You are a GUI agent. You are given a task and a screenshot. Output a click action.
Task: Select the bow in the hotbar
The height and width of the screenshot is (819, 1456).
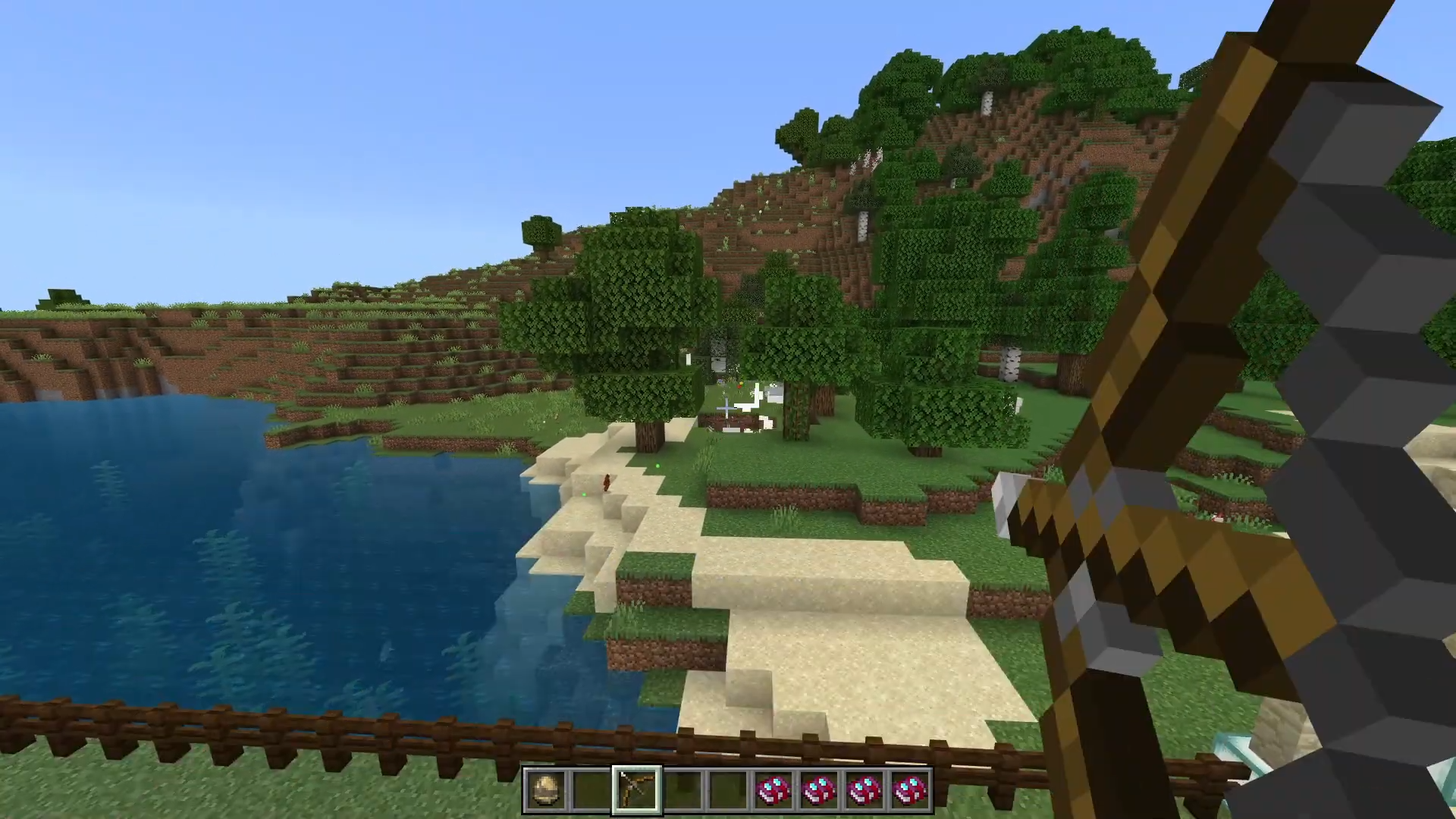(636, 789)
